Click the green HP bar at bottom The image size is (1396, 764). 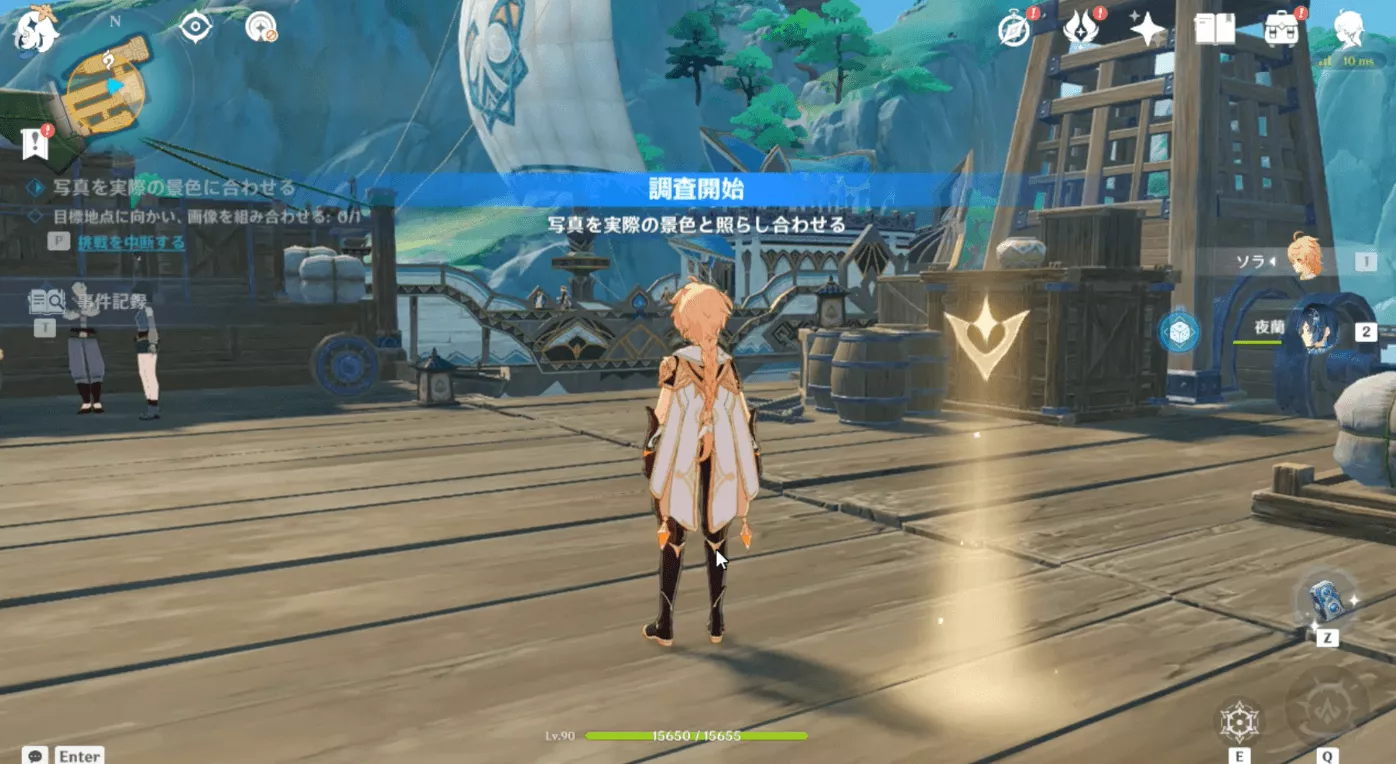[697, 737]
